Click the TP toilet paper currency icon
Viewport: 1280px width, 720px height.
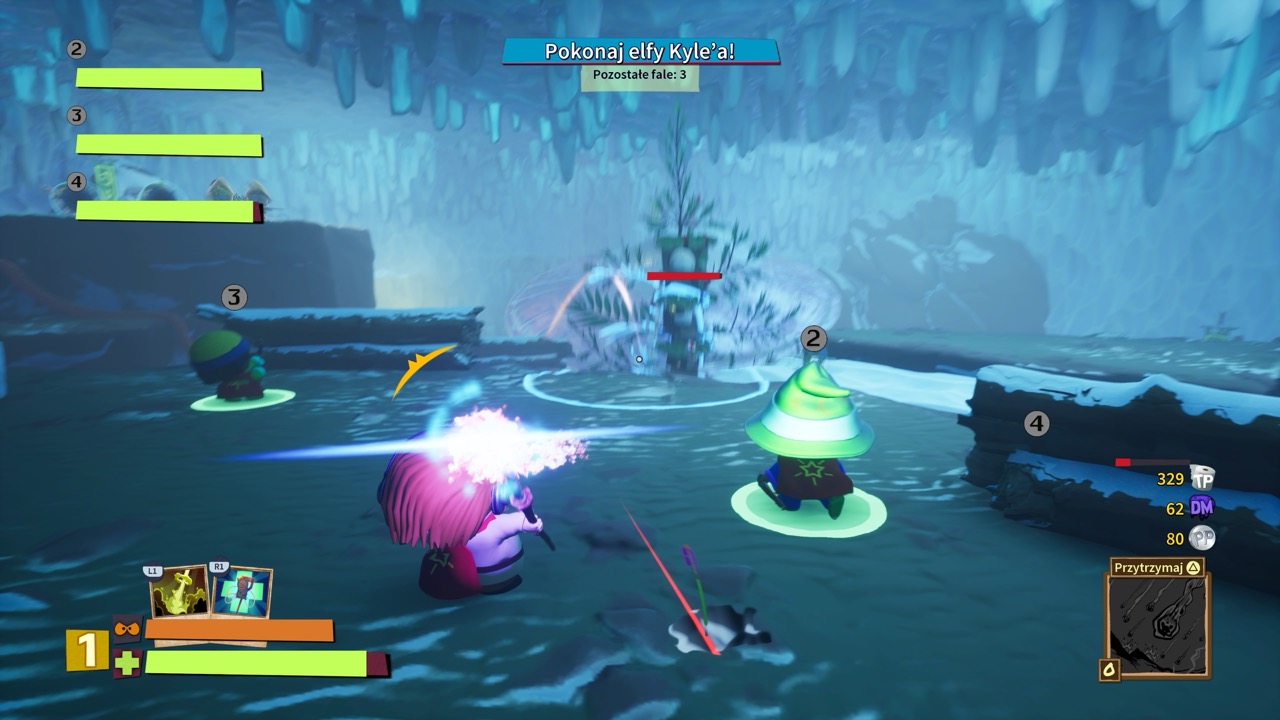[1202, 479]
